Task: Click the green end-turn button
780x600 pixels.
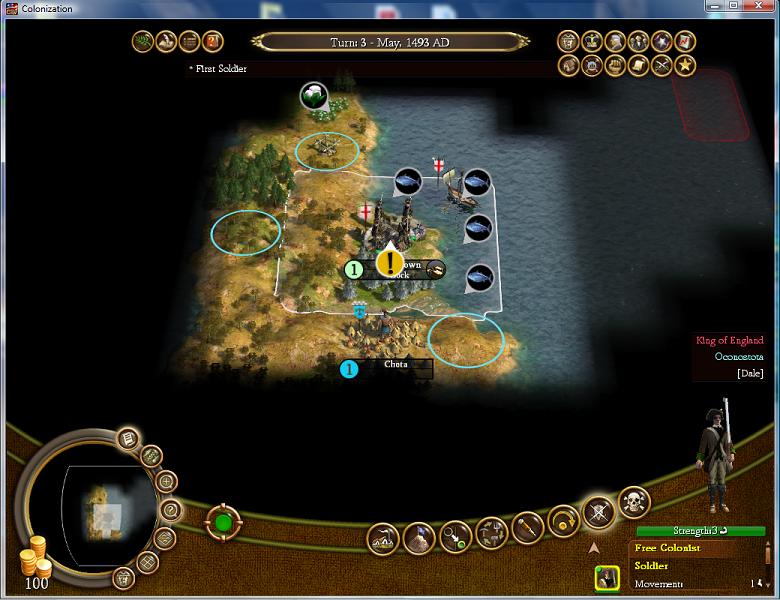Action: point(223,523)
